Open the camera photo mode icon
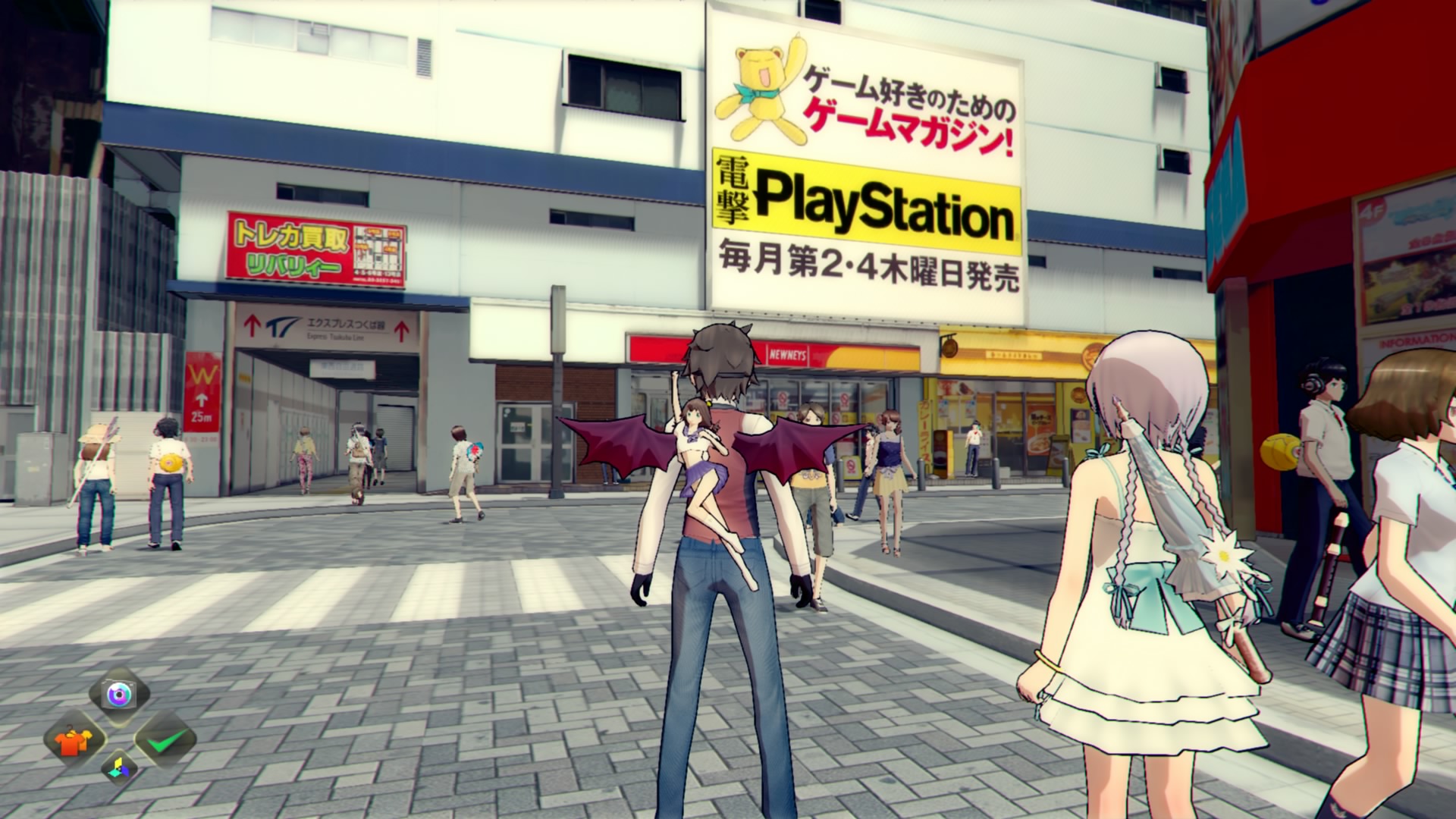The height and width of the screenshot is (819, 1456). [119, 694]
